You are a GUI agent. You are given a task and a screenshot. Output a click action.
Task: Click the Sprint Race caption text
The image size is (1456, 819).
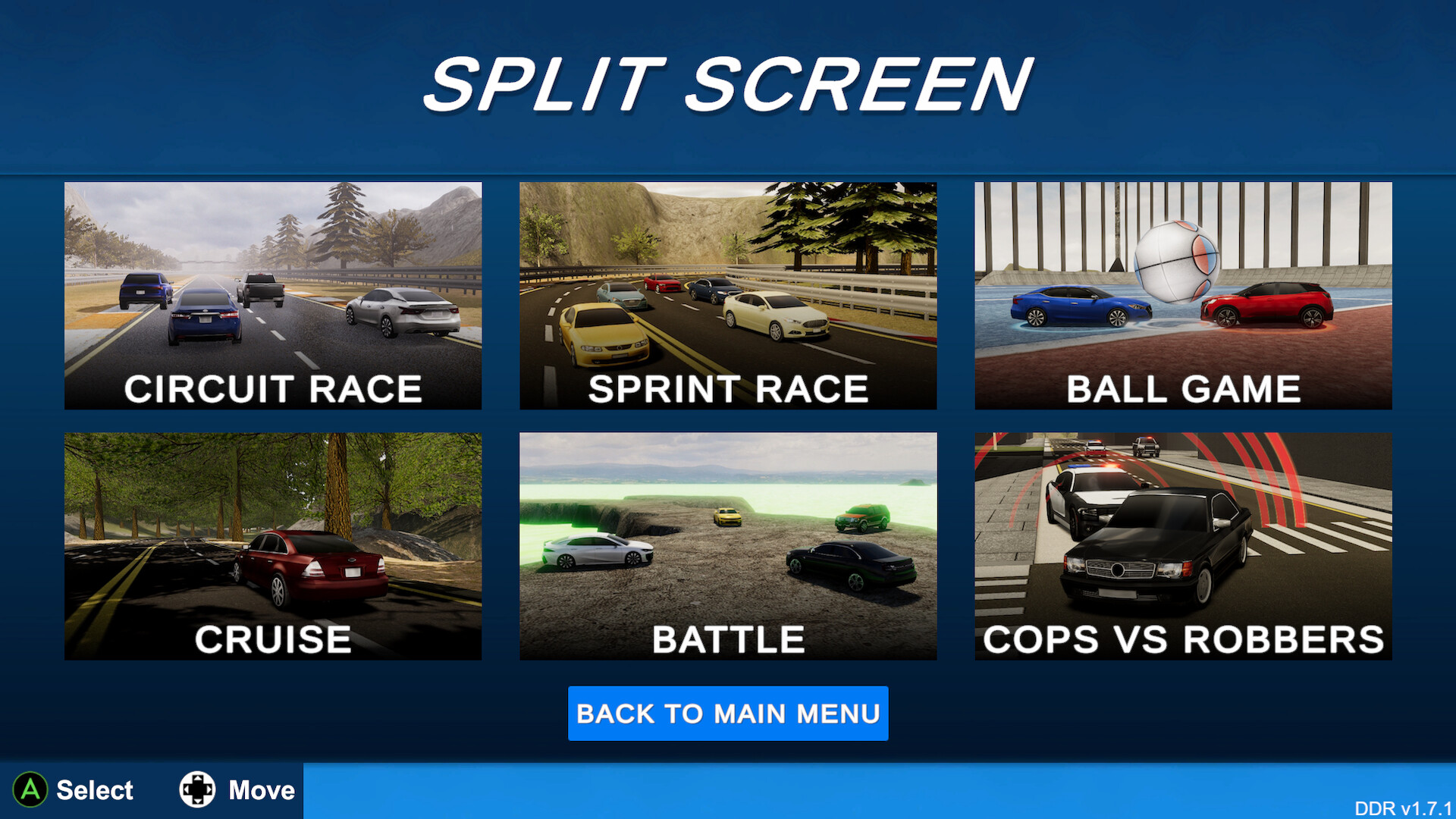[728, 388]
